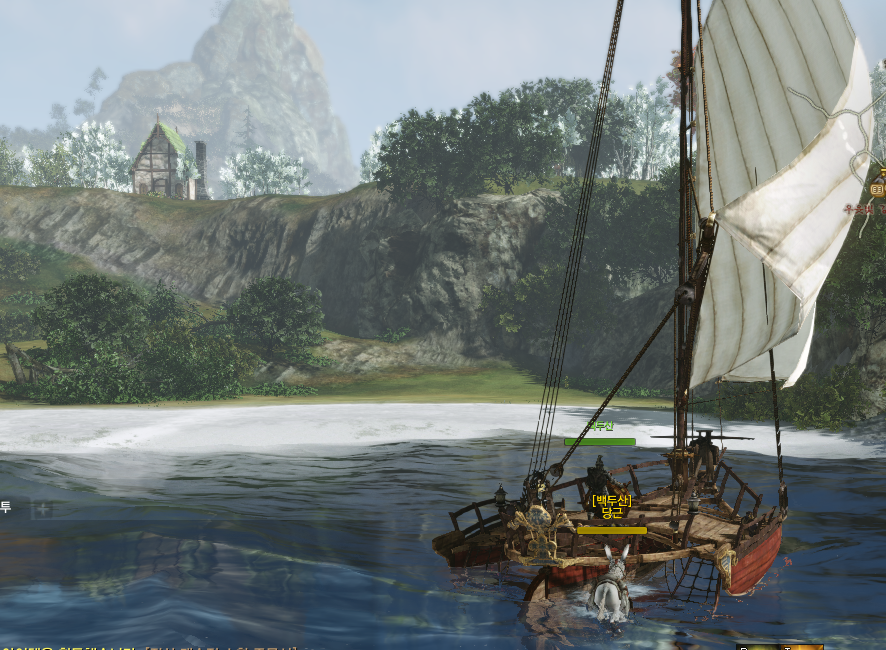The width and height of the screenshot is (886, 650).
Task: Click the gold map marker icon on the map overlay
Action: pyautogui.click(x=877, y=188)
